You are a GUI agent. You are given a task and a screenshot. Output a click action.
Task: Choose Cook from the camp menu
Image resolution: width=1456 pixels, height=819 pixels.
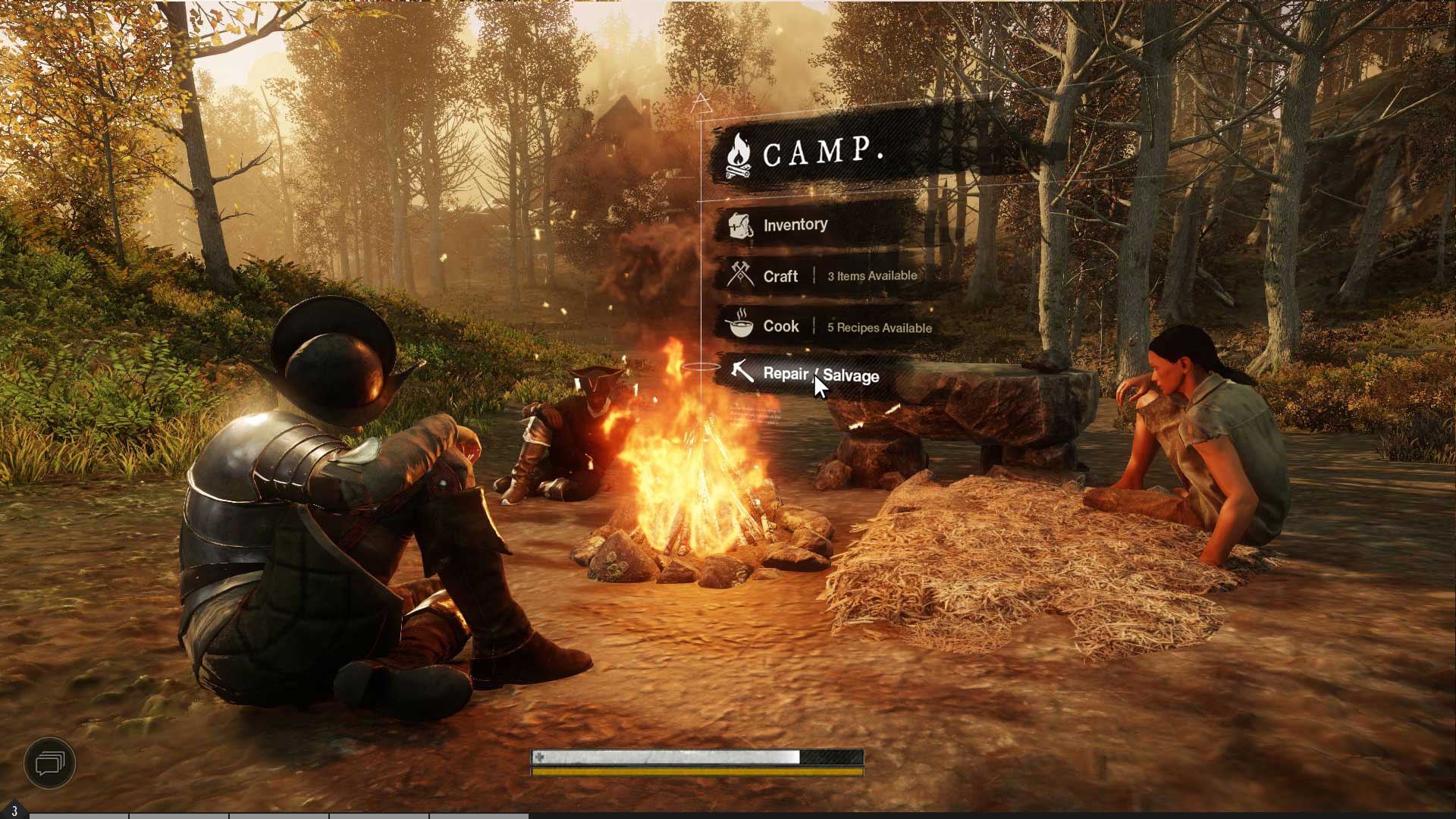[781, 326]
